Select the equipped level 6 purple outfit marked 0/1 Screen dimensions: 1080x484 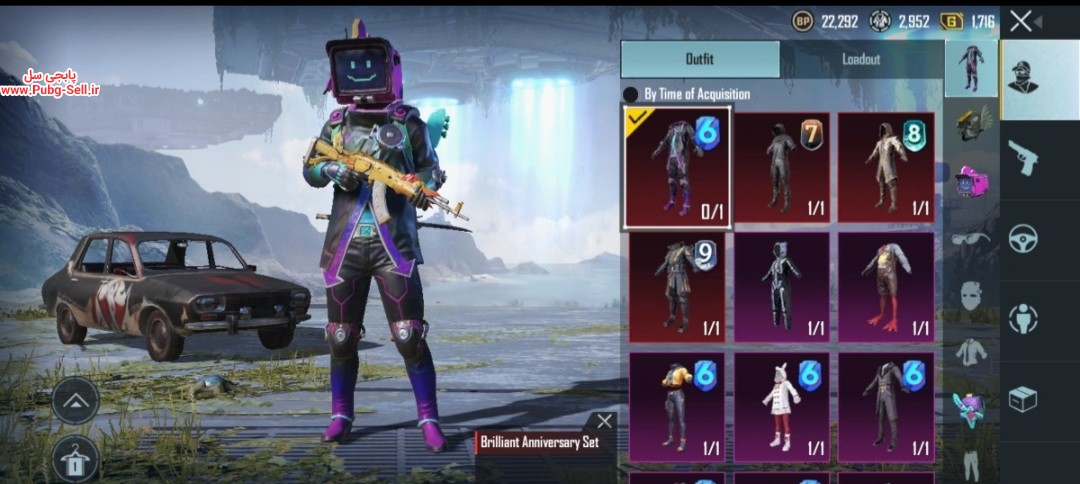pos(676,167)
